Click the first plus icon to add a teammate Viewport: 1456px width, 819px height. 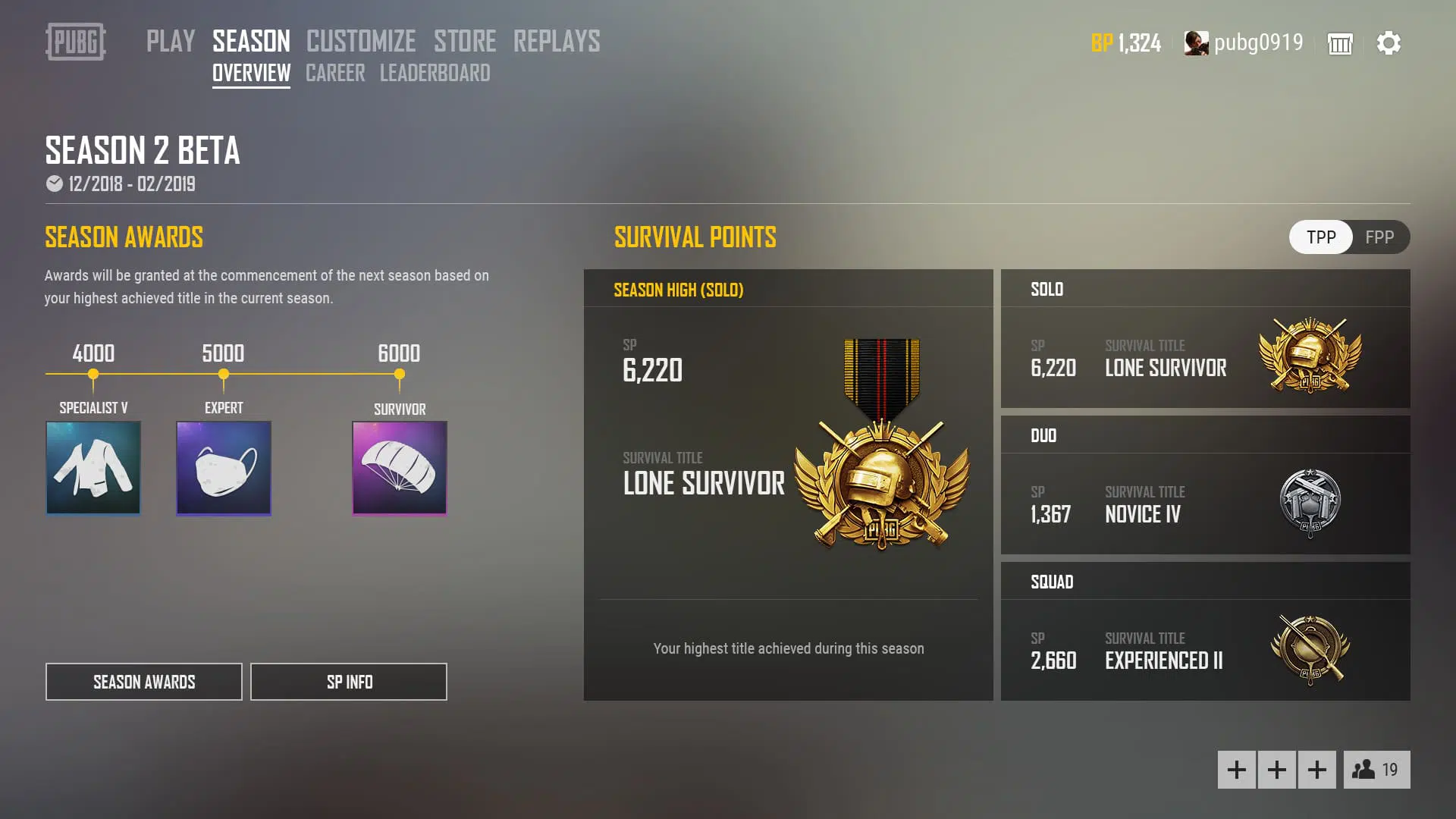[x=1237, y=769]
